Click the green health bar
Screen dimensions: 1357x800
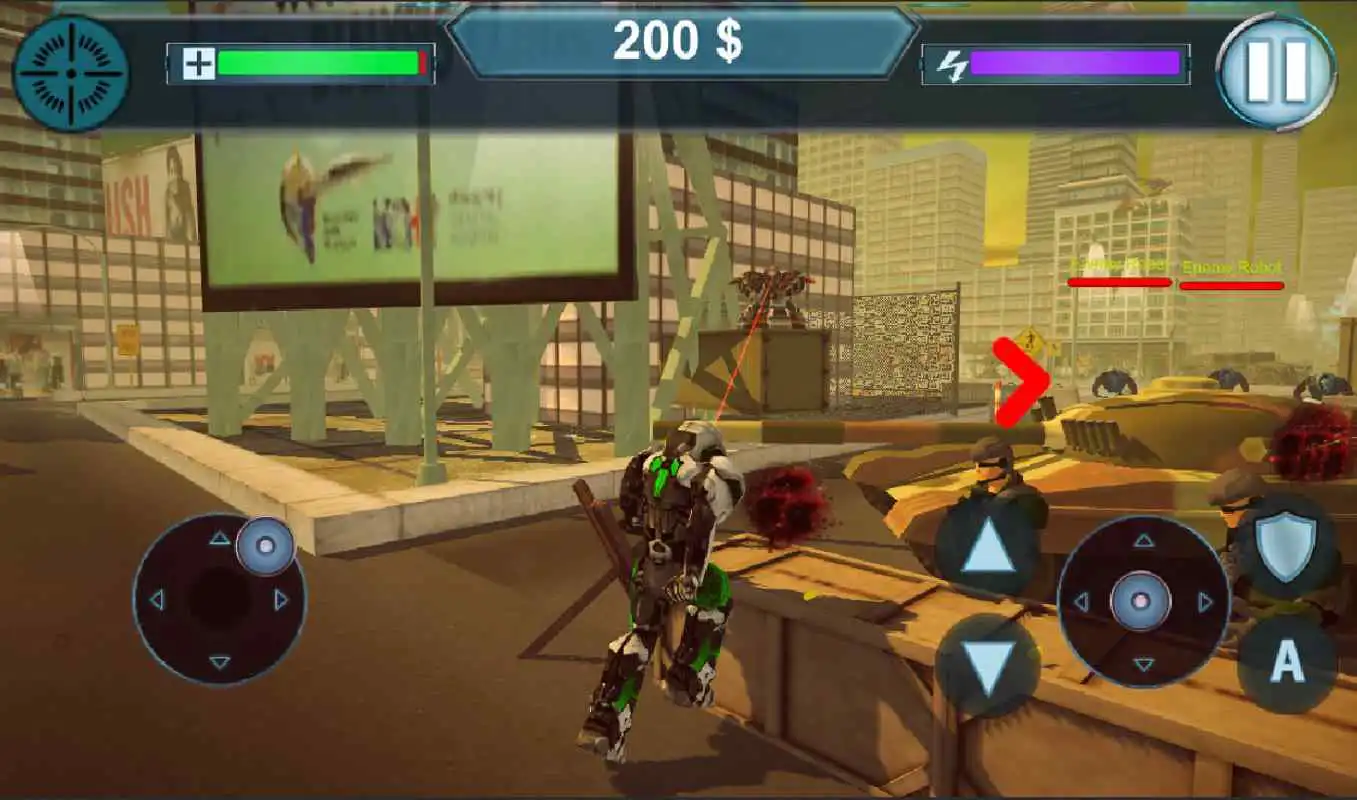[320, 62]
